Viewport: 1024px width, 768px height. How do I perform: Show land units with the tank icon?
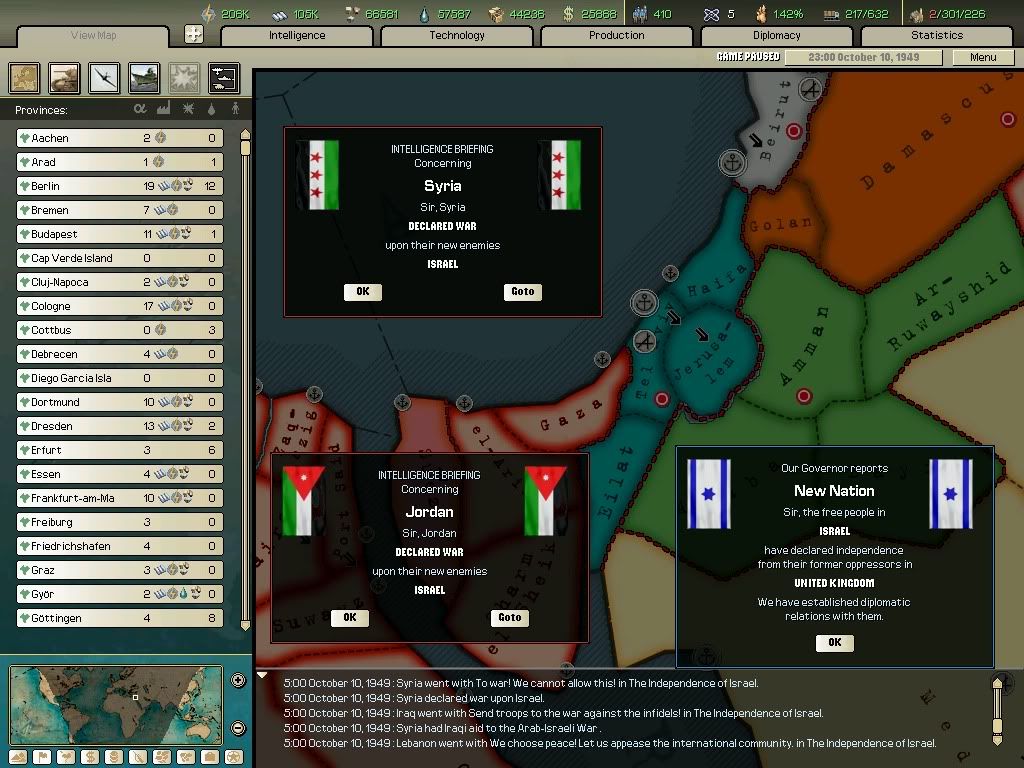(64, 77)
